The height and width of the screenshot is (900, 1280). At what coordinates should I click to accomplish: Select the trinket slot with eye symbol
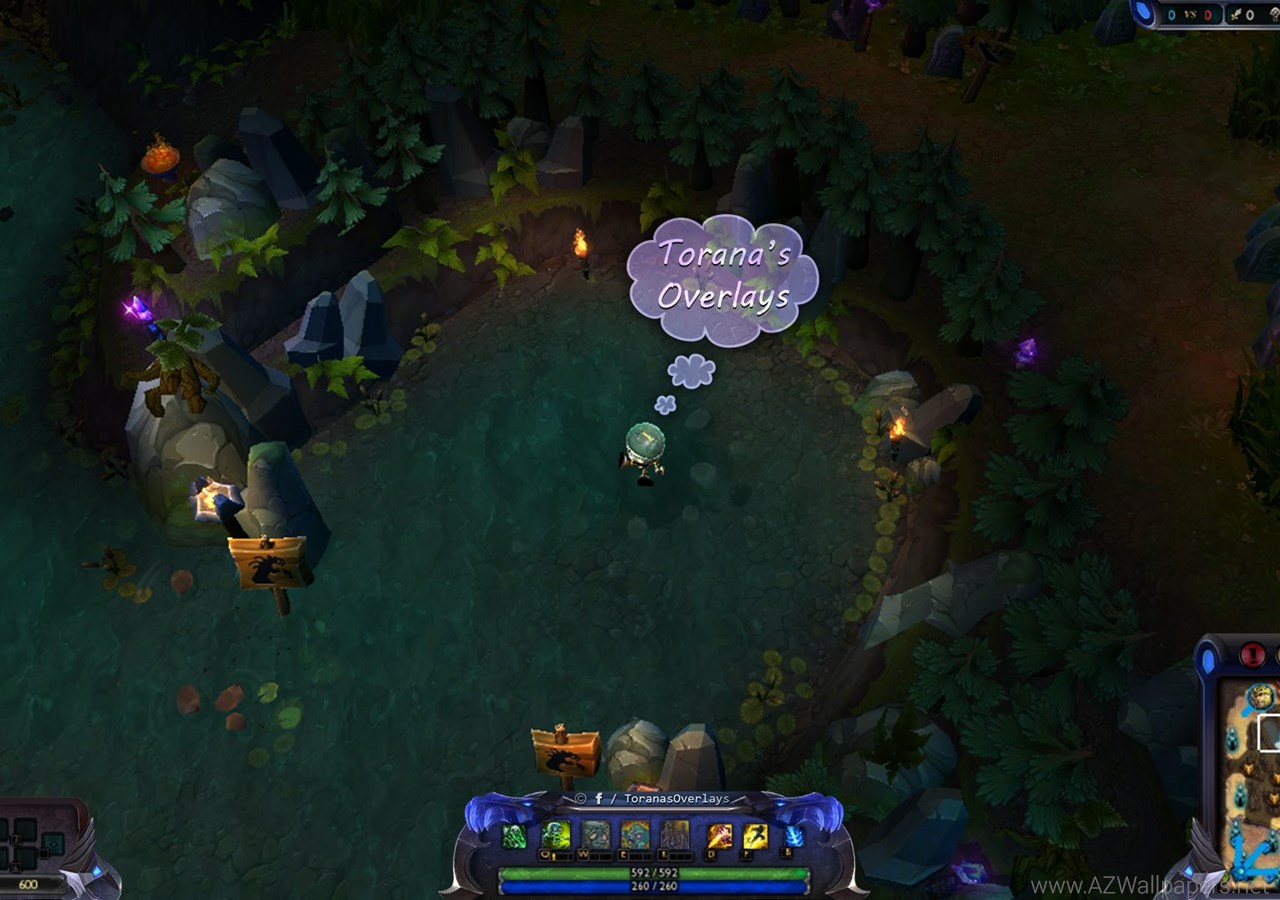52,845
